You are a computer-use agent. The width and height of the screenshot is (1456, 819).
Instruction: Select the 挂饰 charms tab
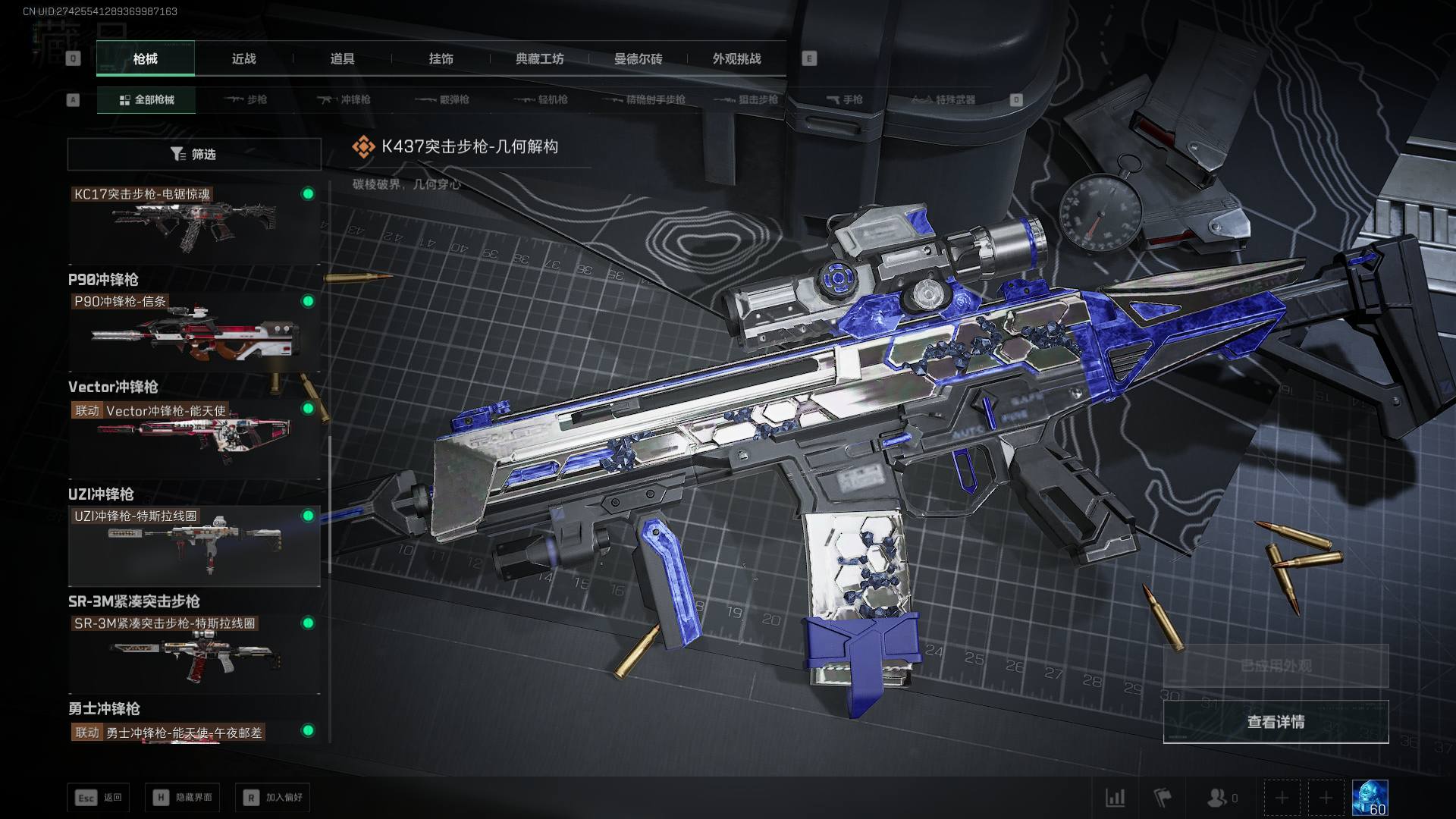point(441,58)
